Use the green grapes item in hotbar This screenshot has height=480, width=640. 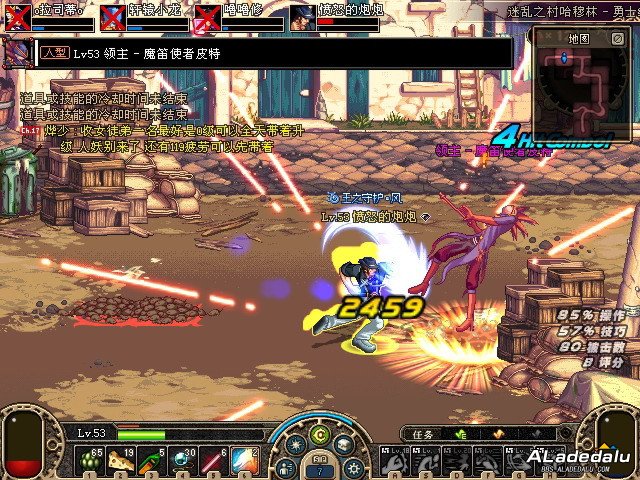(92, 460)
